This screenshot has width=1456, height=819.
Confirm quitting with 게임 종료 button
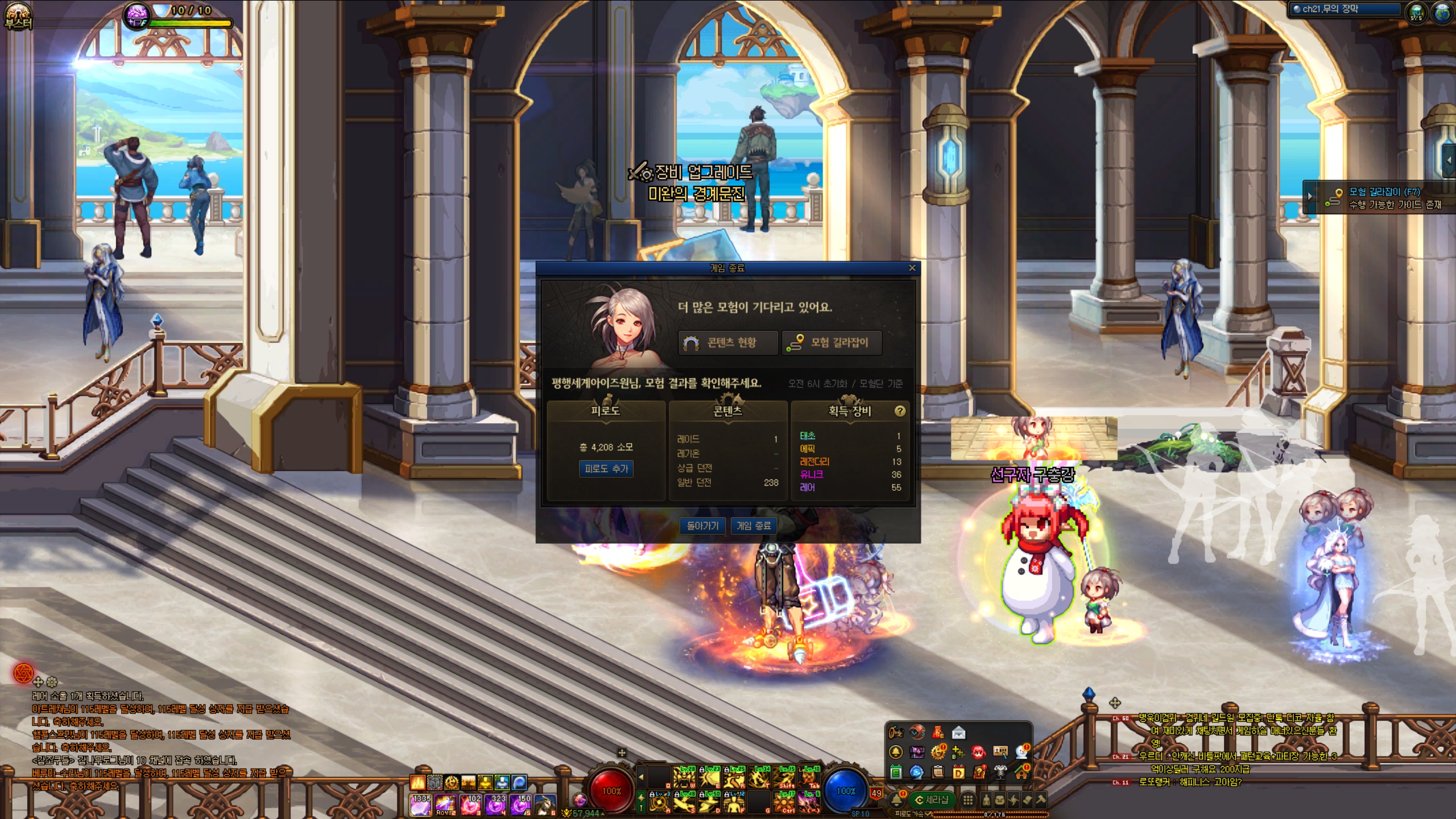(x=754, y=526)
